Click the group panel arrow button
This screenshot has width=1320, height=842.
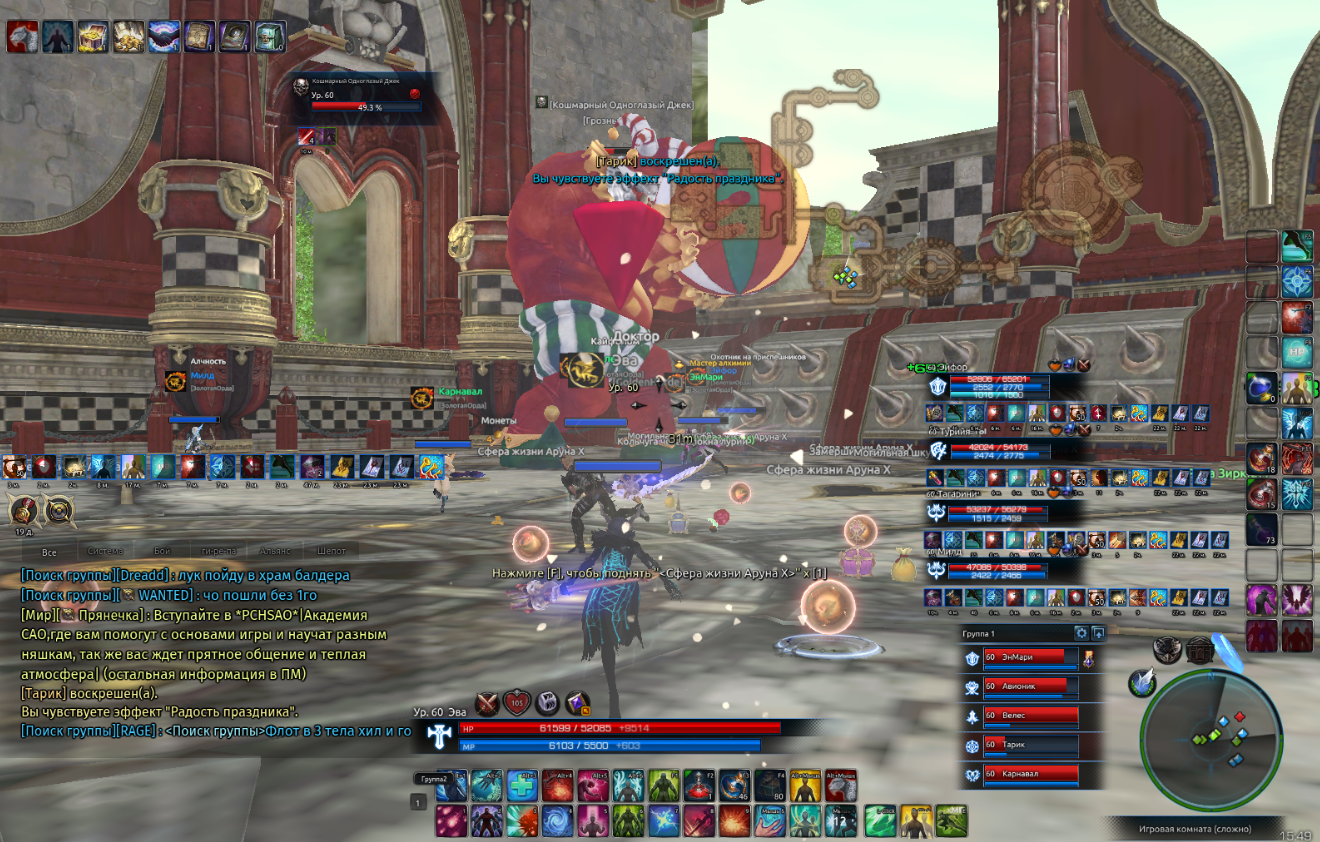point(1098,633)
